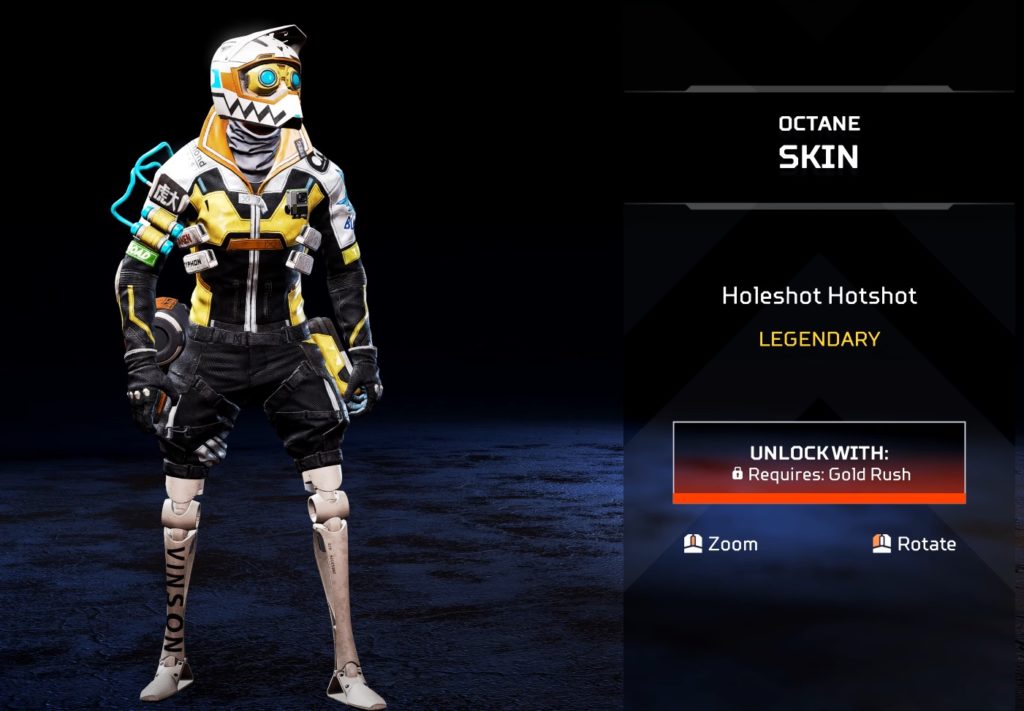This screenshot has width=1024, height=711.
Task: Click the Unlock With Gold Rush button
Action: pyautogui.click(x=818, y=462)
